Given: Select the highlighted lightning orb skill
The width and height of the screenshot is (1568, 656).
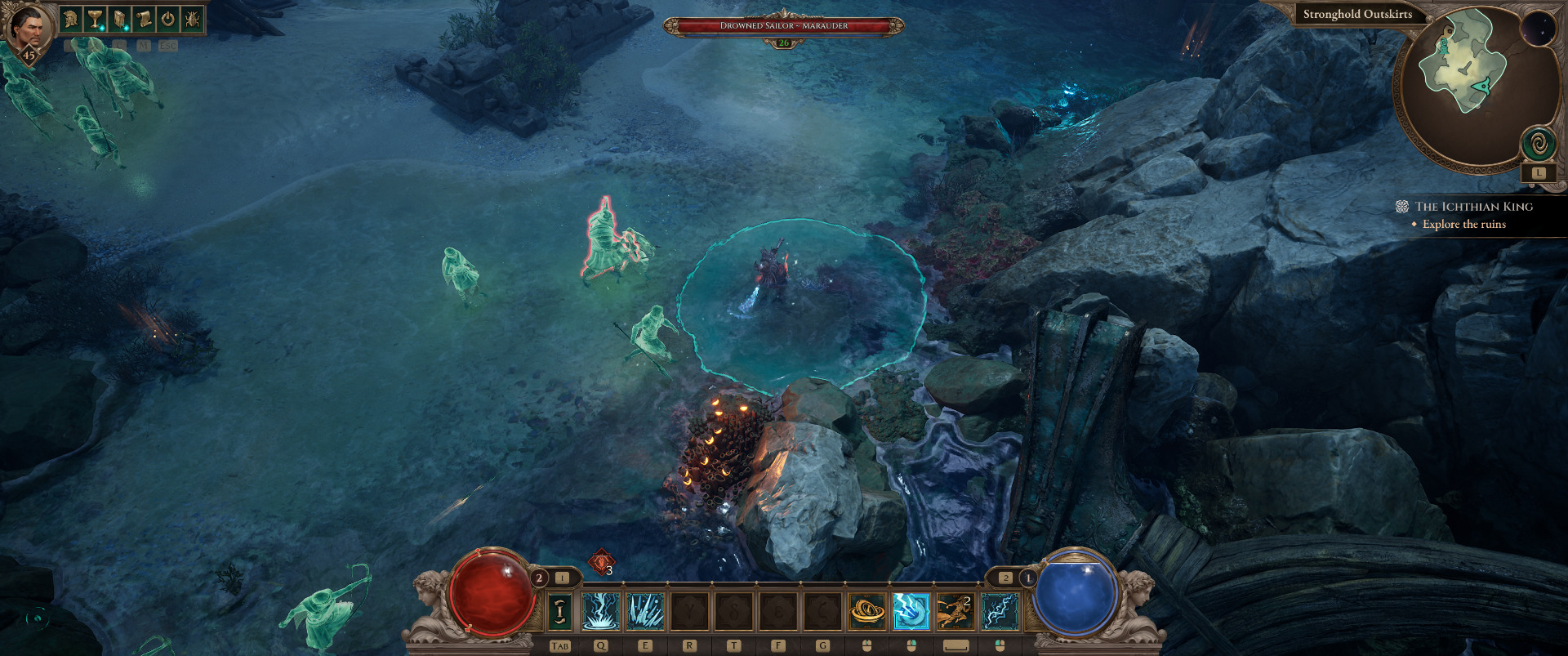Looking at the screenshot, I should [911, 611].
